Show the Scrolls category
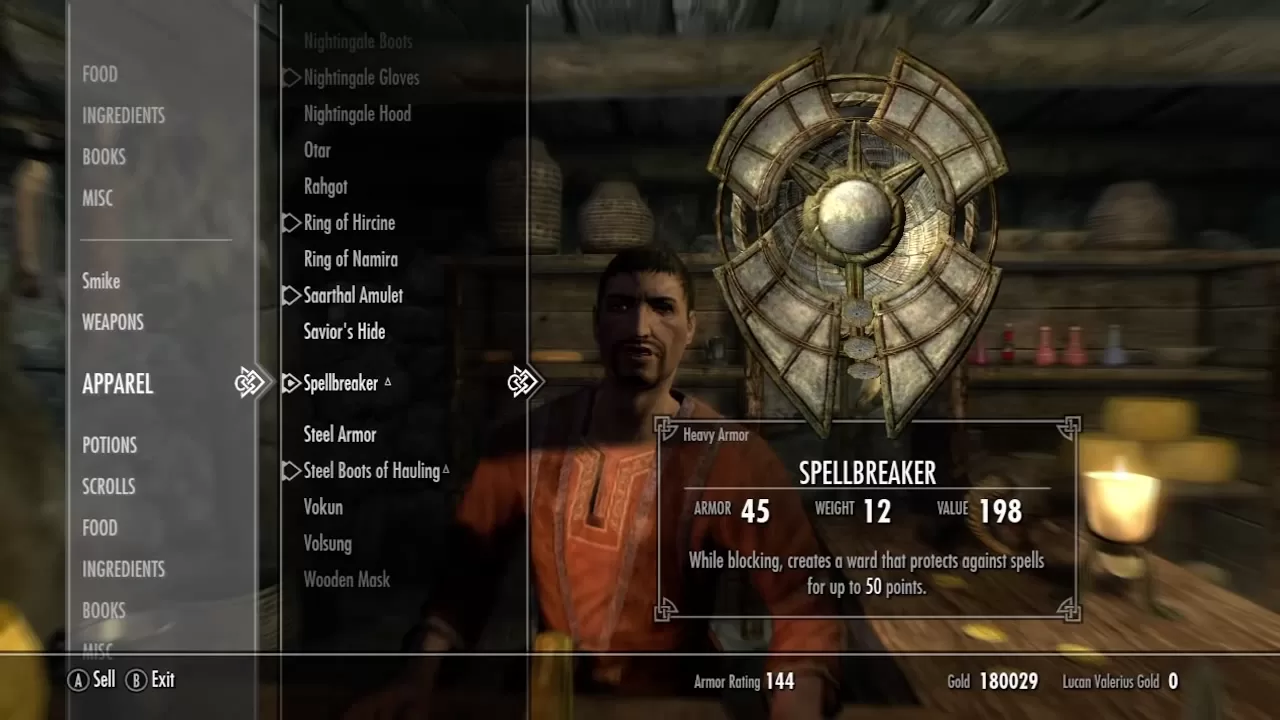This screenshot has height=720, width=1280. tap(108, 486)
